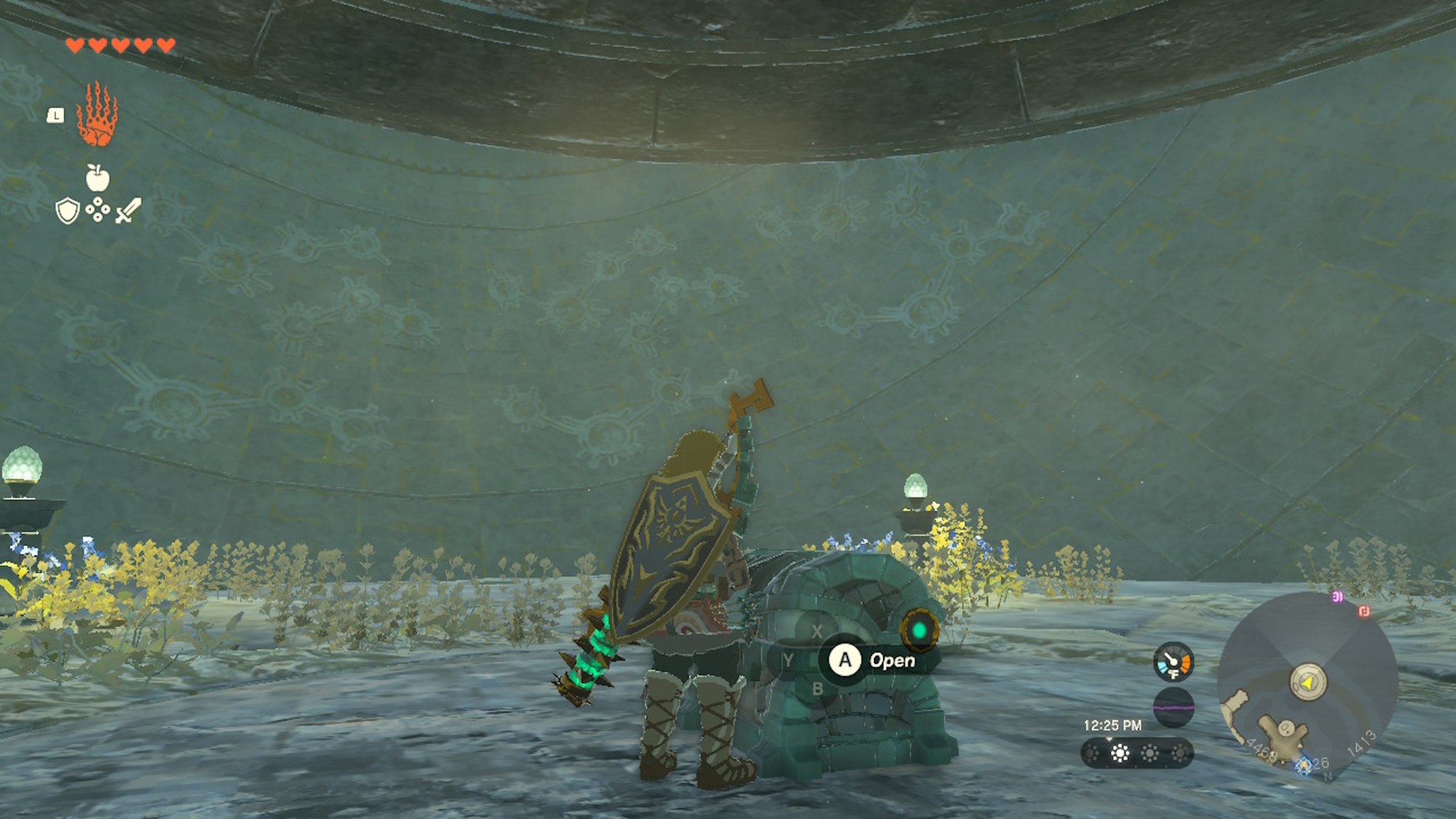This screenshot has height=819, width=1456.
Task: Click the blue shrine marker on minimap
Action: pyautogui.click(x=1304, y=766)
